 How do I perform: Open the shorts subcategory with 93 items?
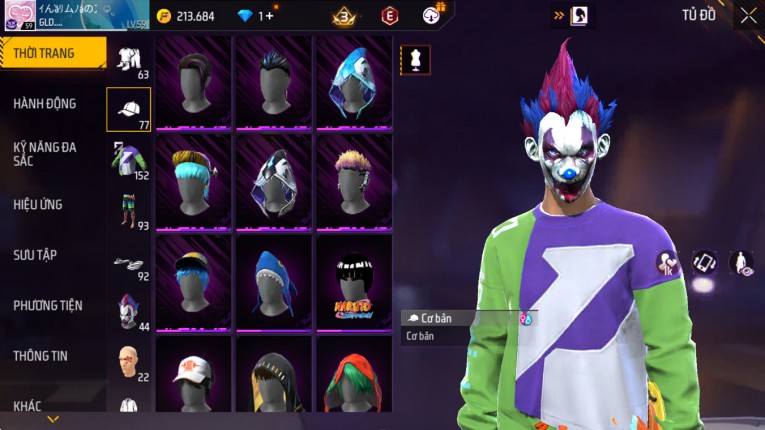pos(128,210)
